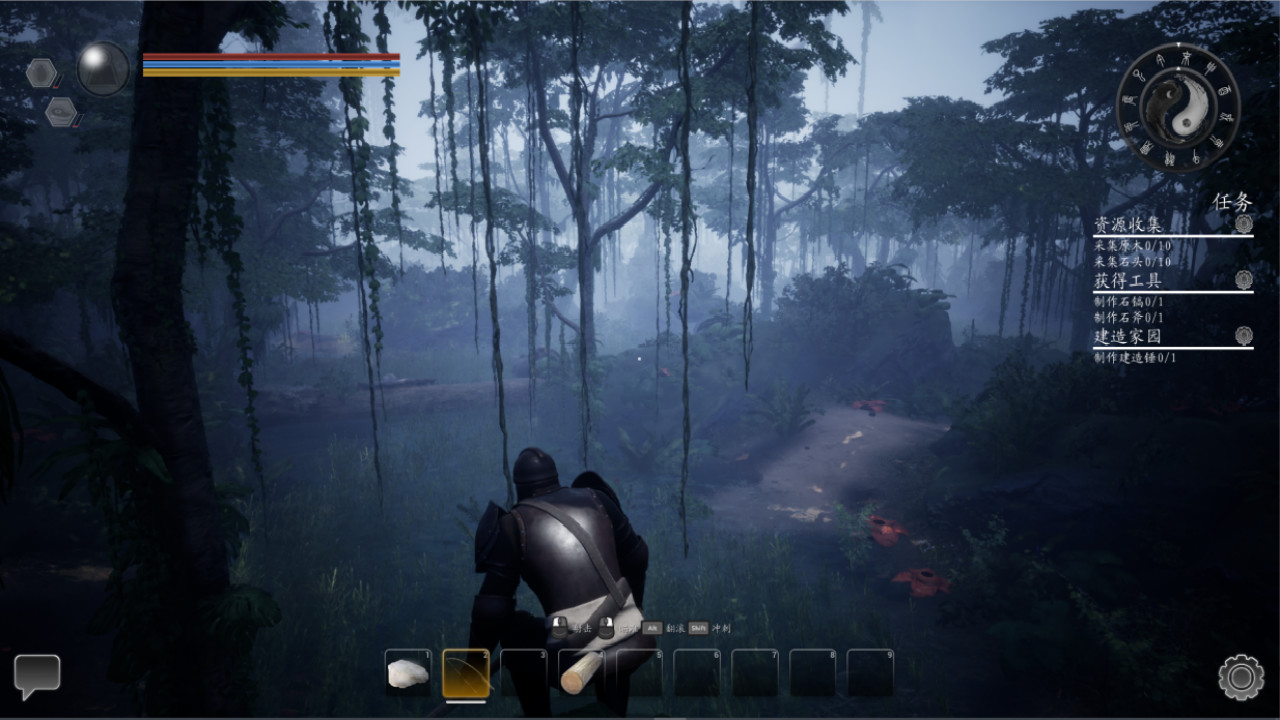
Task: Open the gear settings menu
Action: 1241,677
